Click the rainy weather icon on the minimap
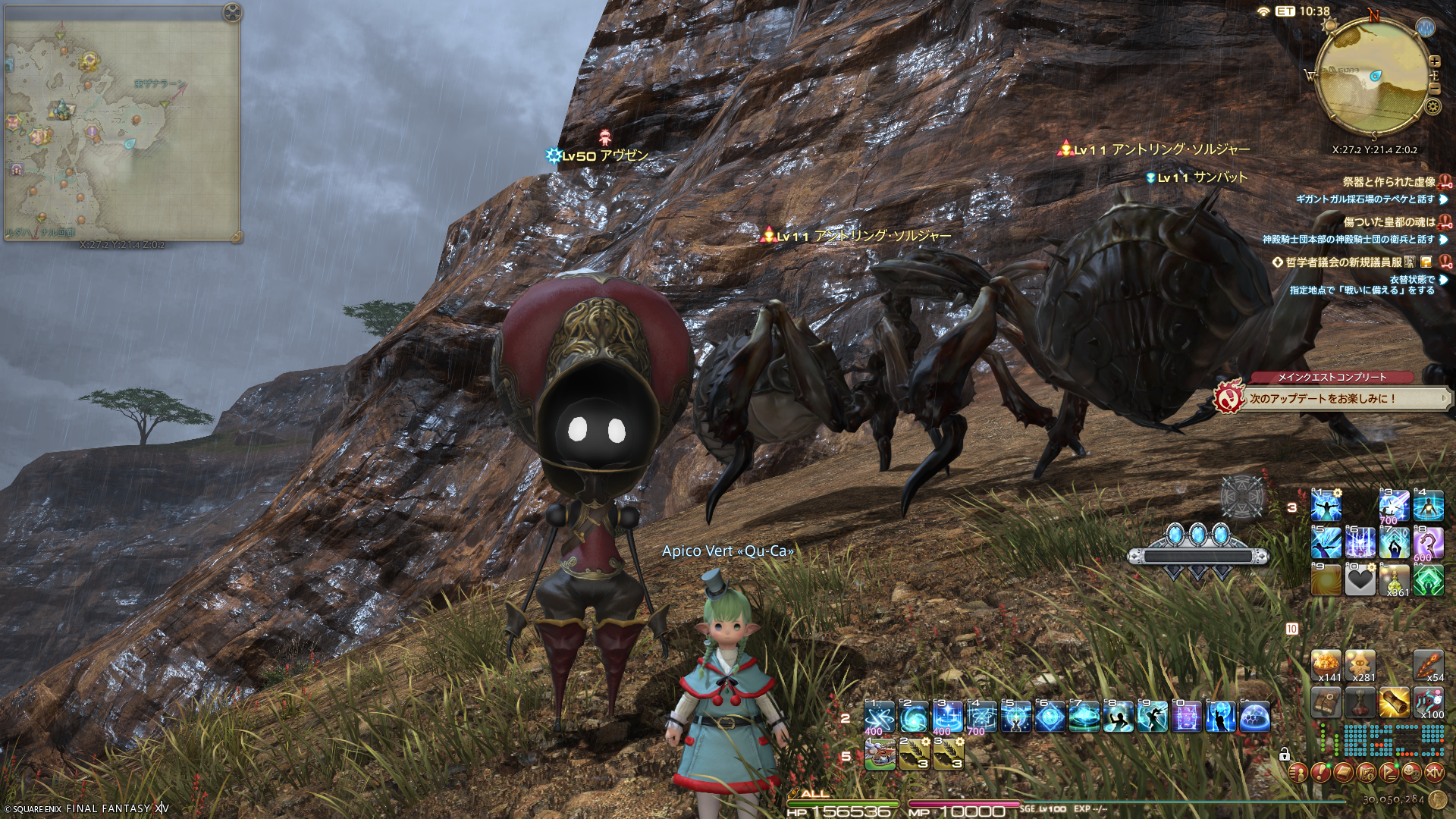This screenshot has width=1456, height=819. coord(1426,28)
